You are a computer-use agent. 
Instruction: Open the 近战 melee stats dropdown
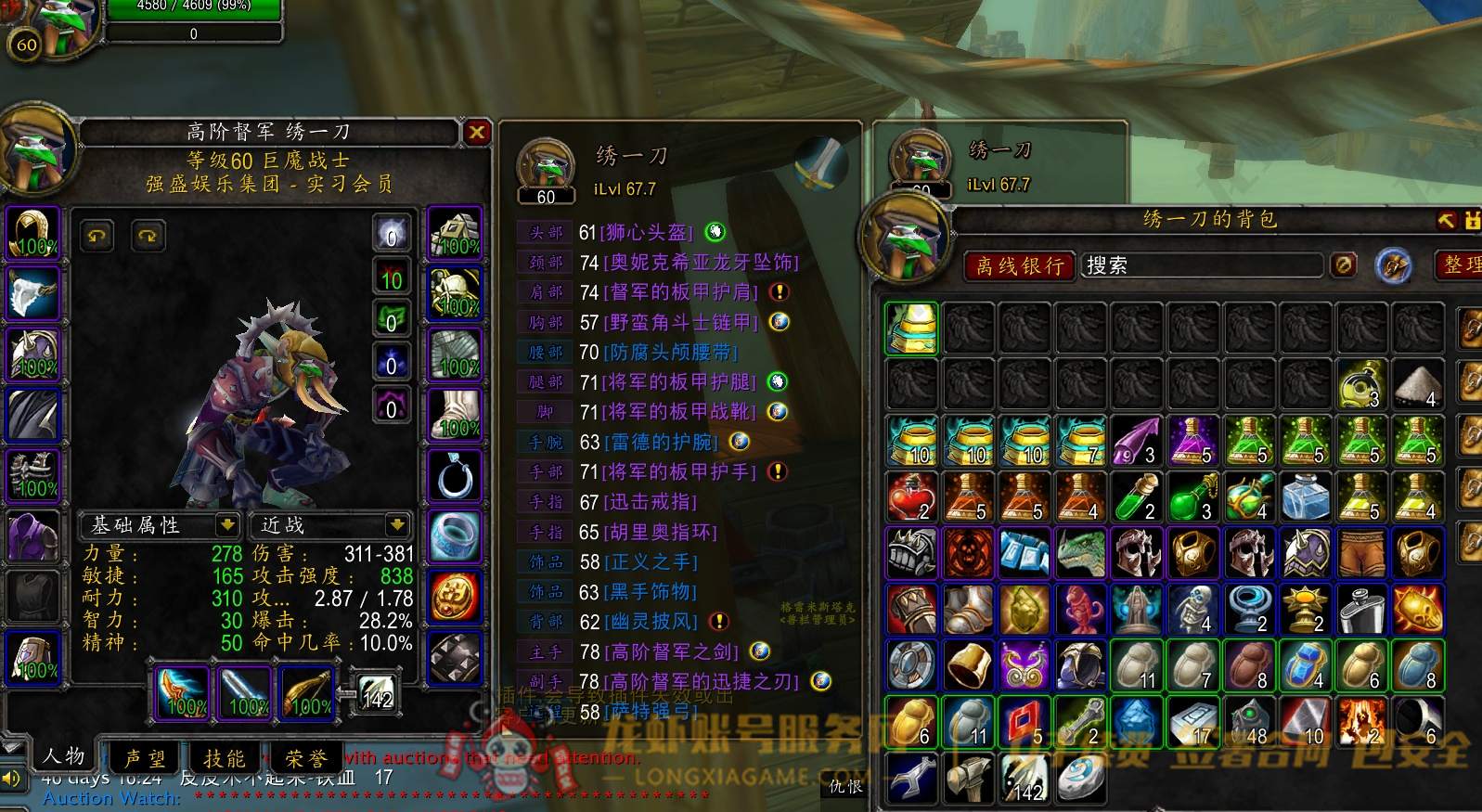tap(397, 525)
